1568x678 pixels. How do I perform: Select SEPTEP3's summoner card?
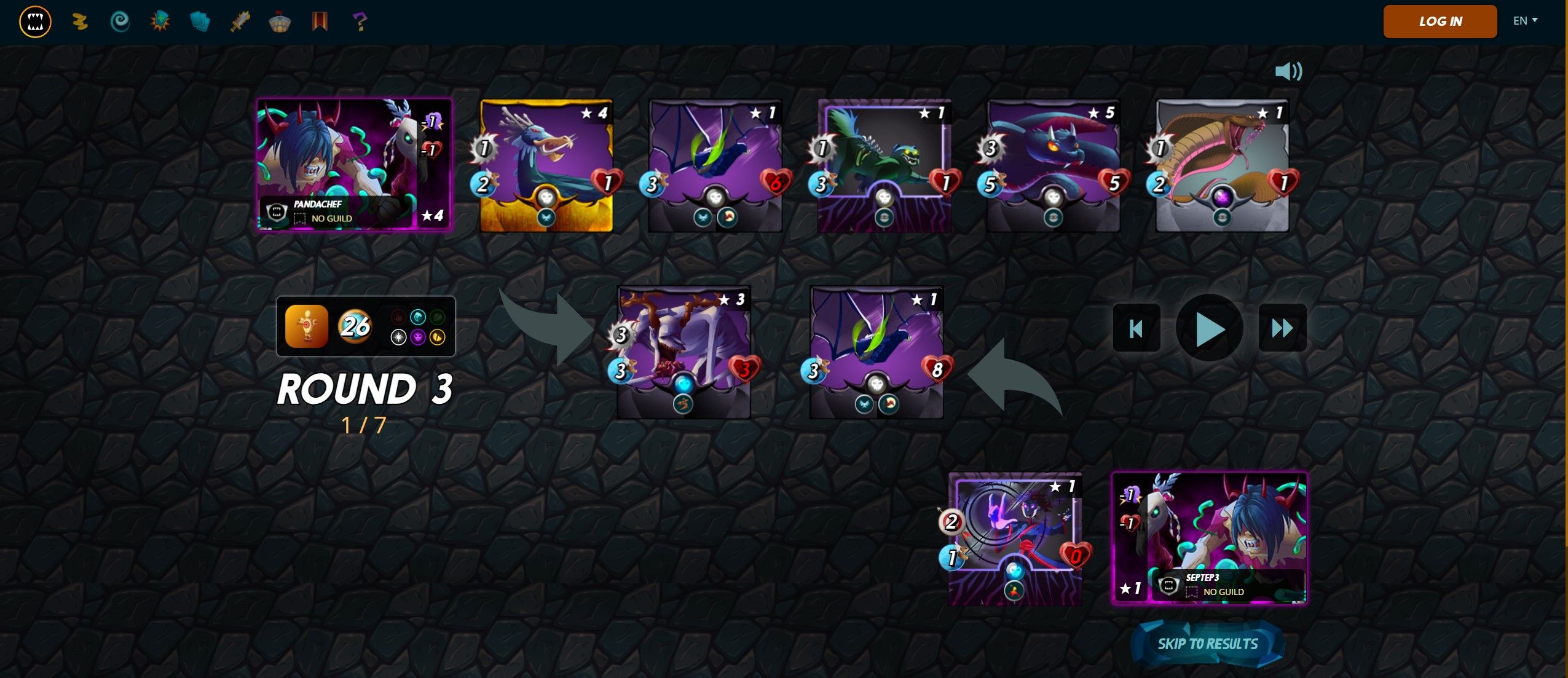[1209, 538]
